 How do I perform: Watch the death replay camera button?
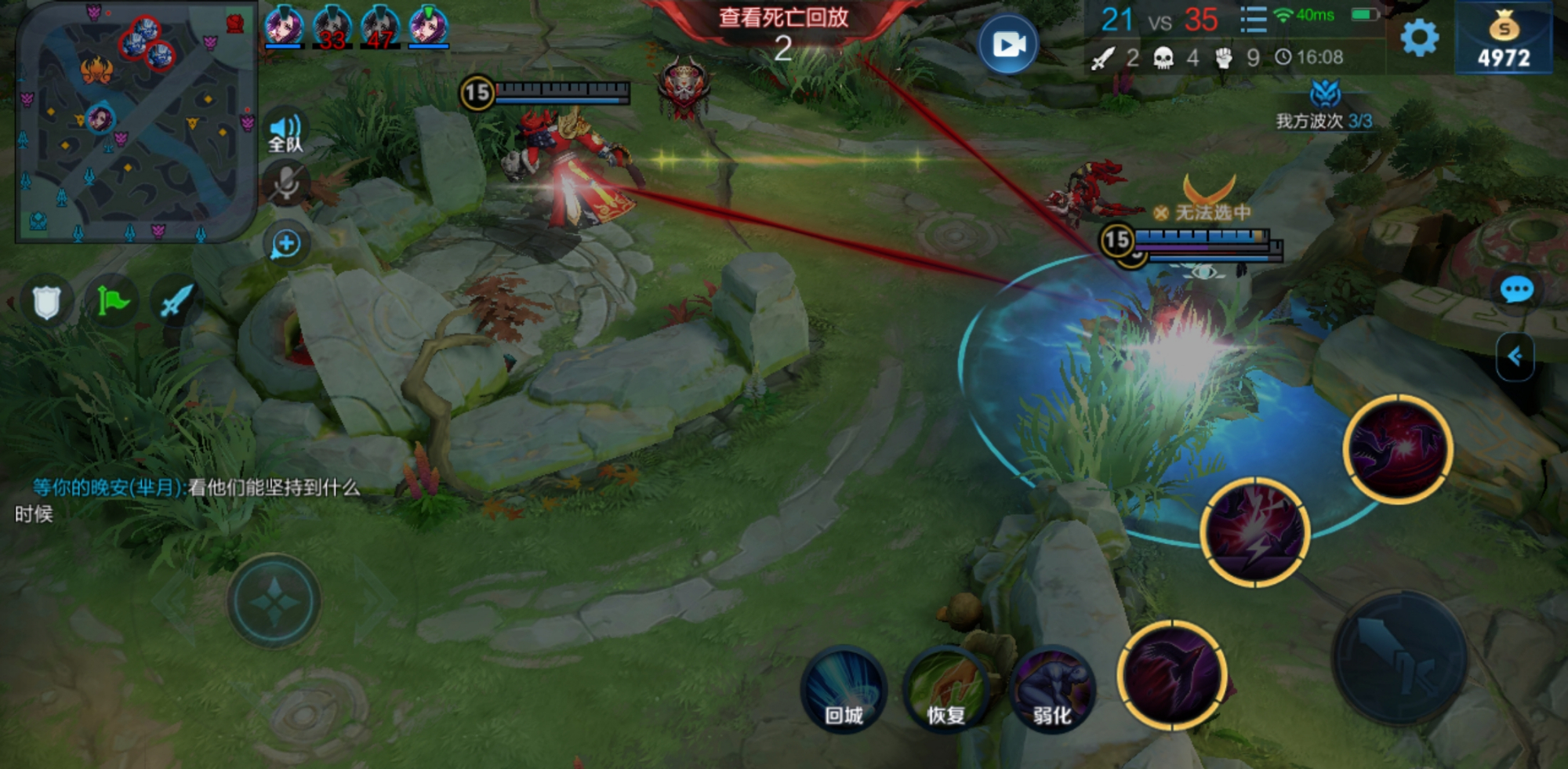click(x=1008, y=44)
